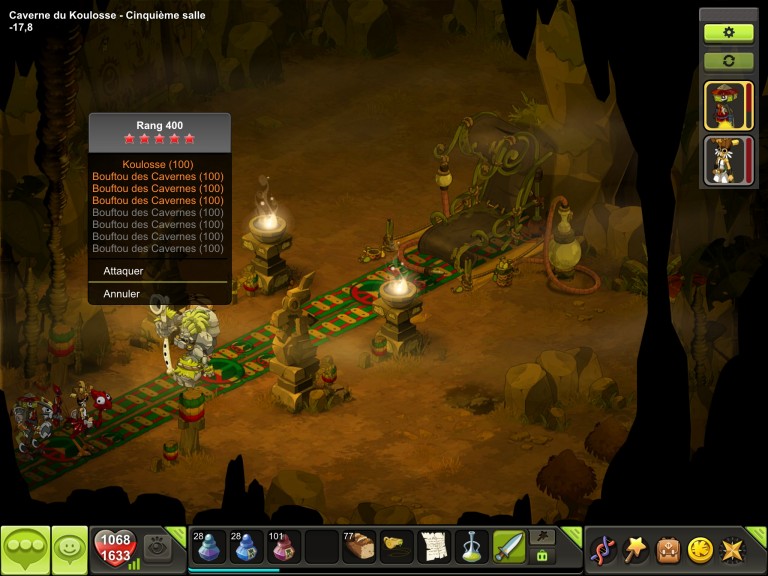Open the compass star map icon

[731, 549]
